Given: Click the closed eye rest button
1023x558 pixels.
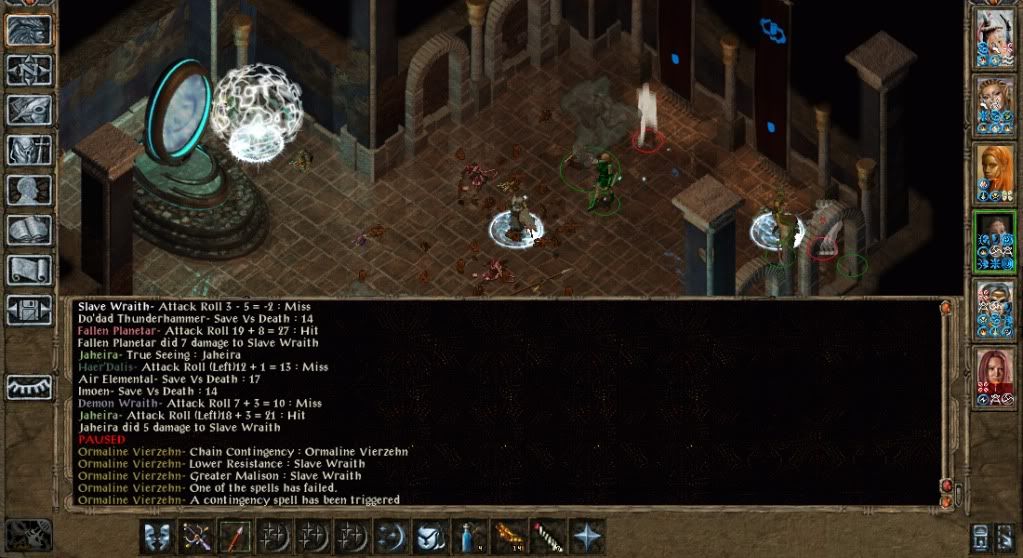Looking at the screenshot, I should pyautogui.click(x=29, y=386).
